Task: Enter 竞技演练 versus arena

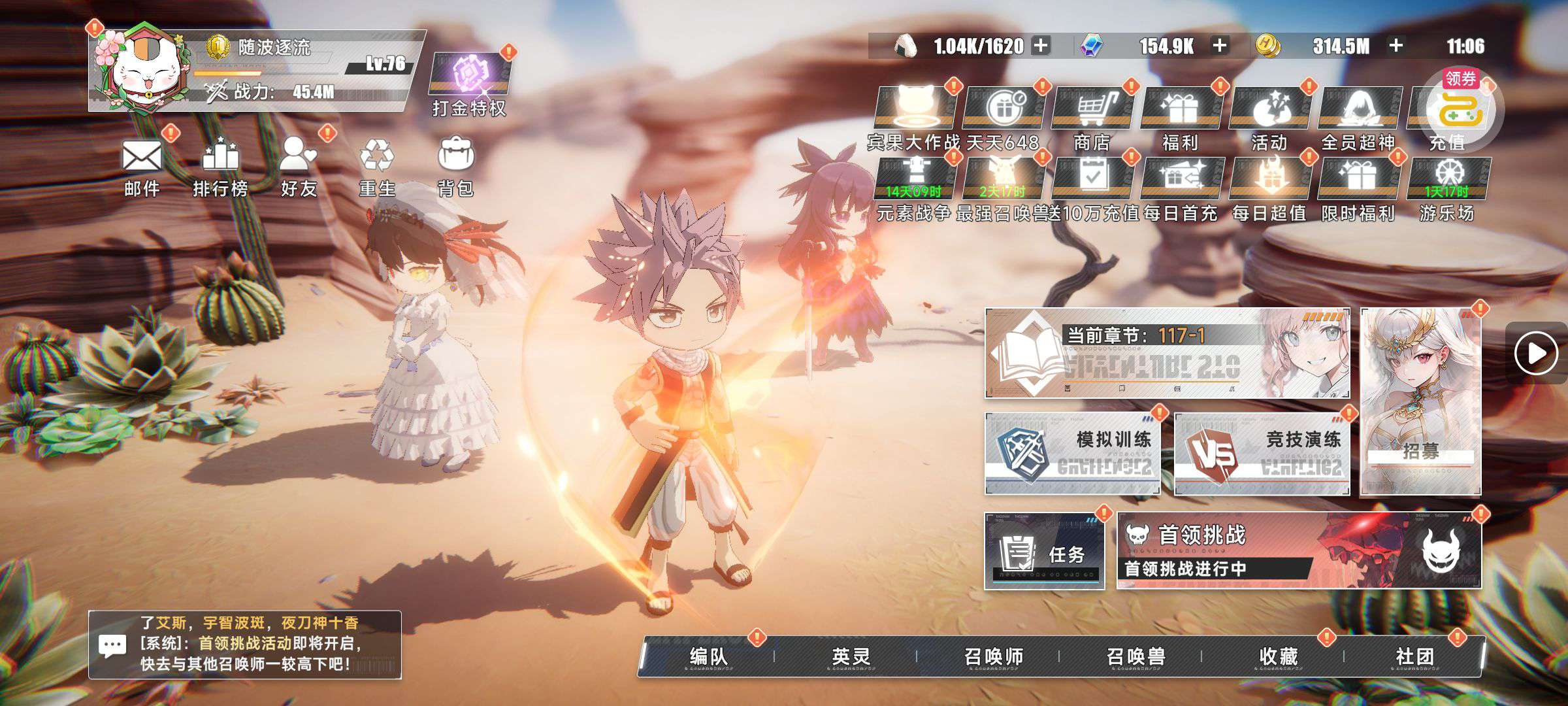Action: 1262,454
